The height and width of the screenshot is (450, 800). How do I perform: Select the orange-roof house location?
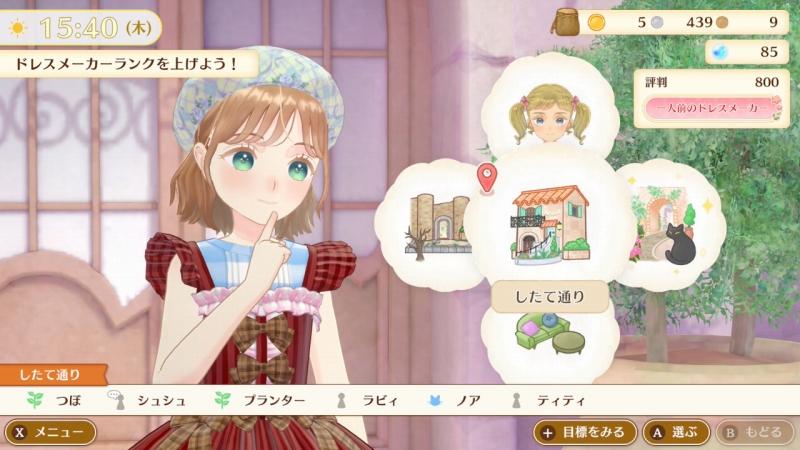(549, 221)
